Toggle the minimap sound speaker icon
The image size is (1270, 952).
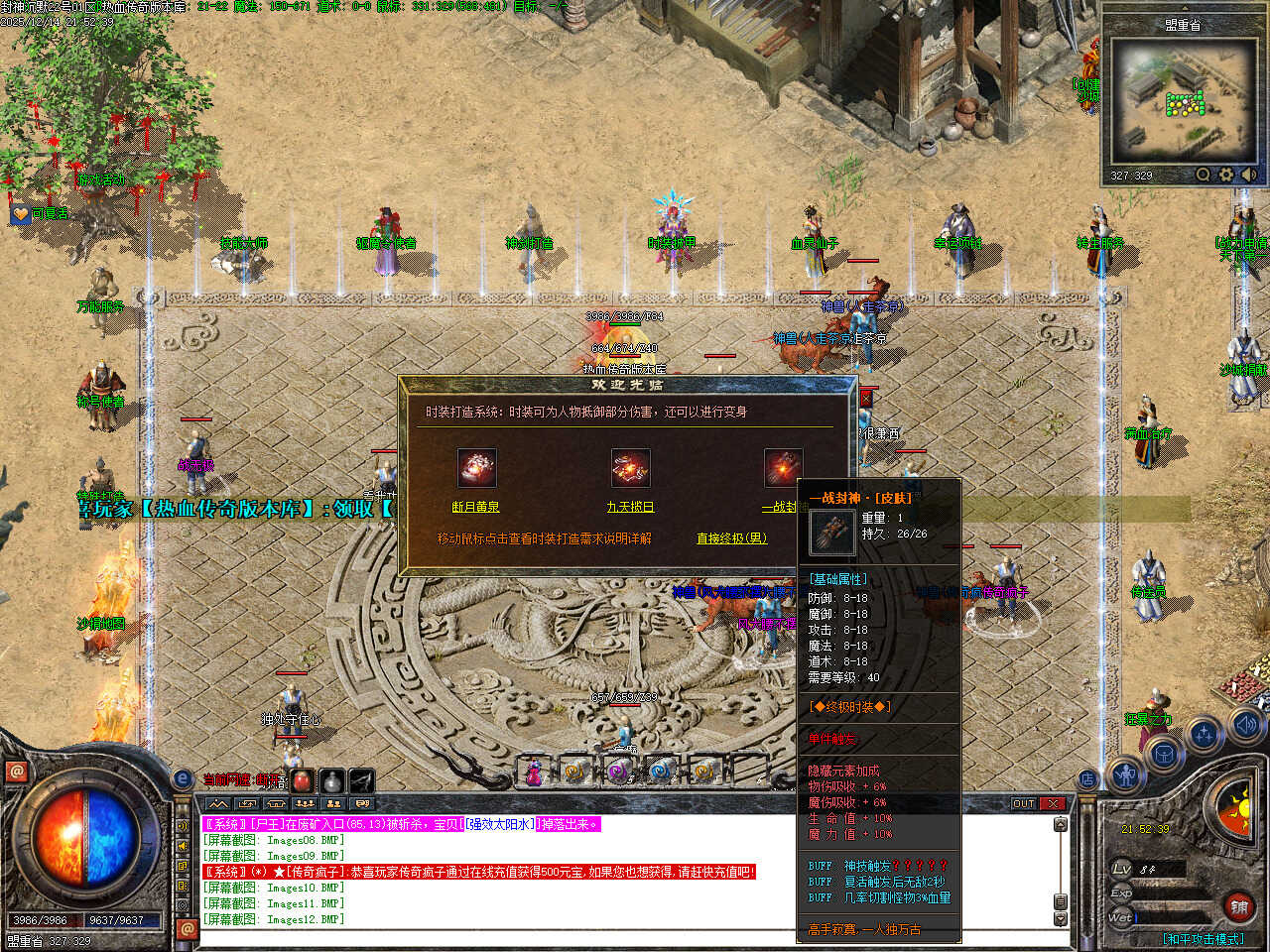point(1248,175)
